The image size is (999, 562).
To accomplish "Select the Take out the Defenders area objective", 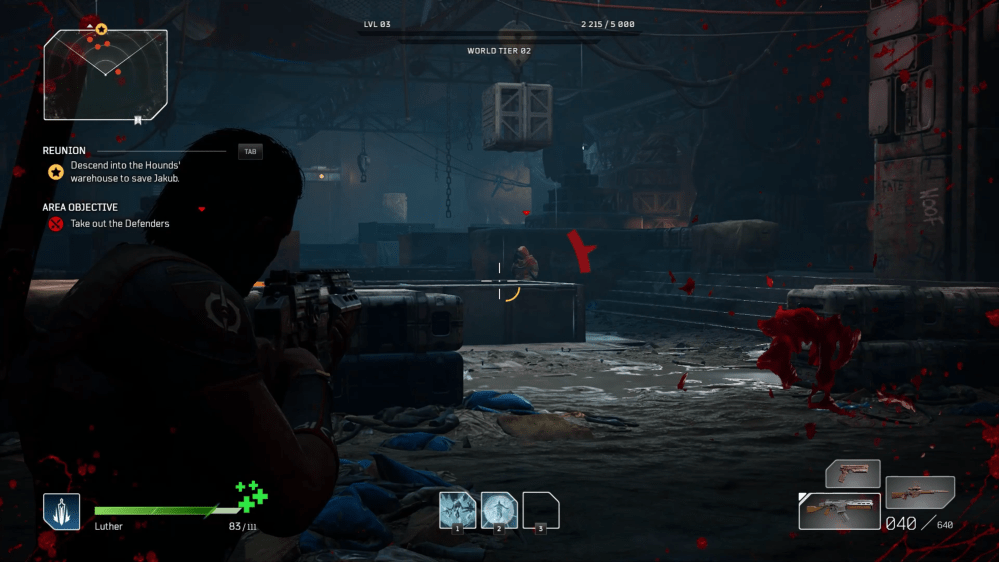I will click(119, 224).
